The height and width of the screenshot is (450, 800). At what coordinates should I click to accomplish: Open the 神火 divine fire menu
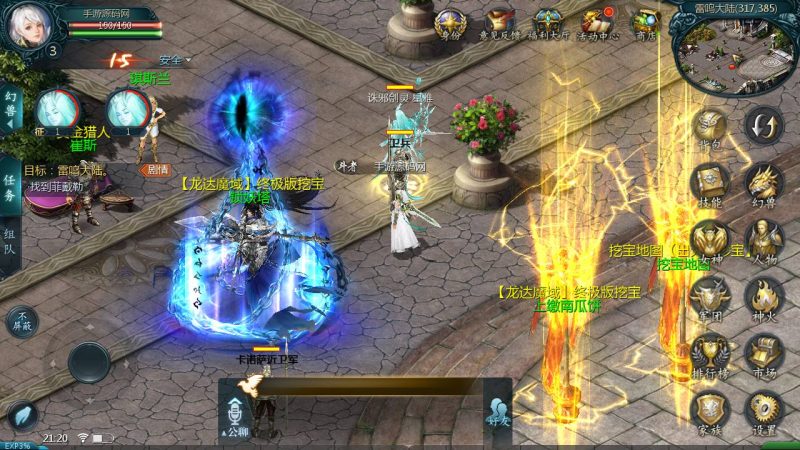pos(764,296)
